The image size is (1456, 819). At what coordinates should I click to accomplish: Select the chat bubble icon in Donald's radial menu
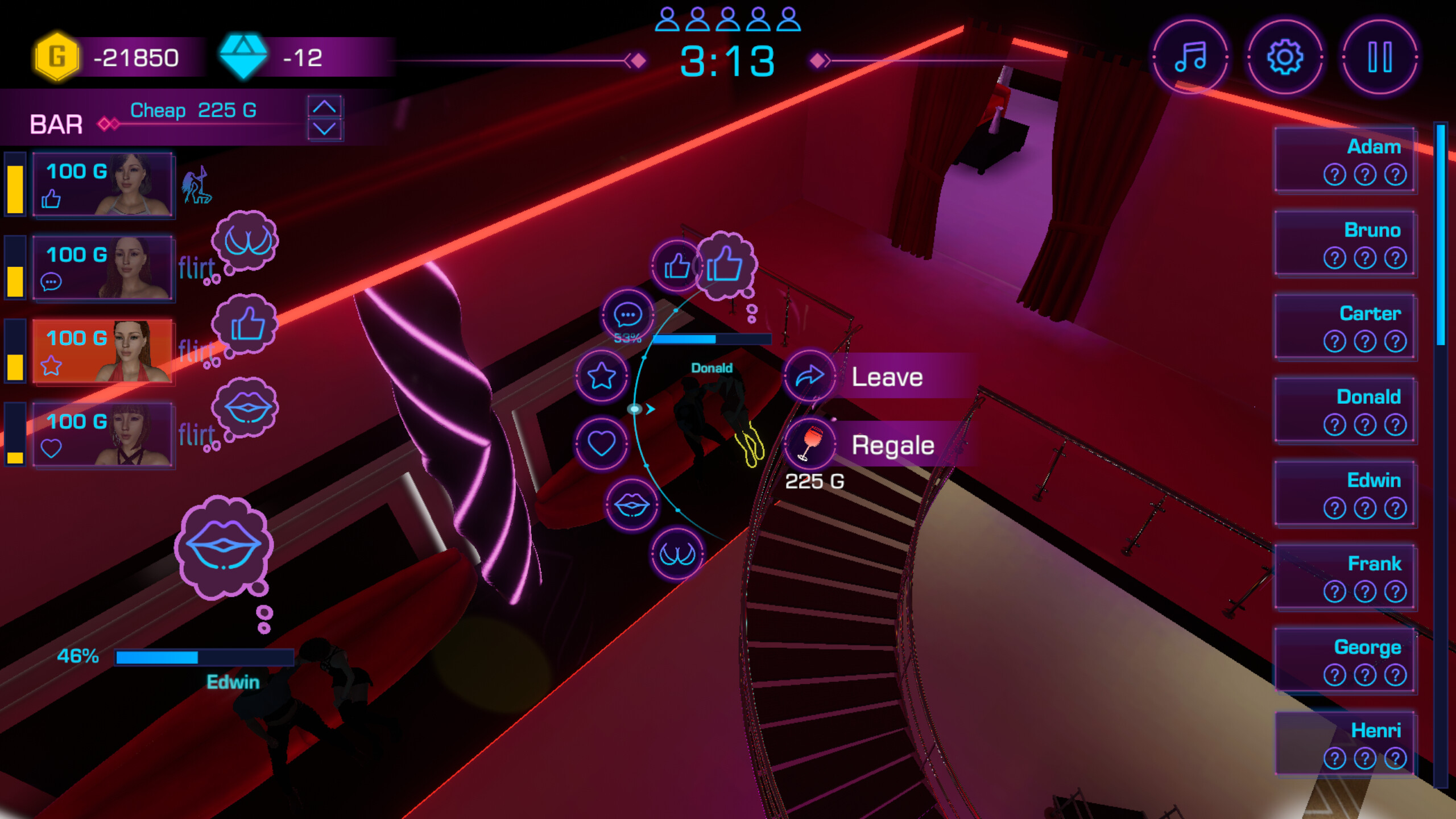[x=628, y=315]
